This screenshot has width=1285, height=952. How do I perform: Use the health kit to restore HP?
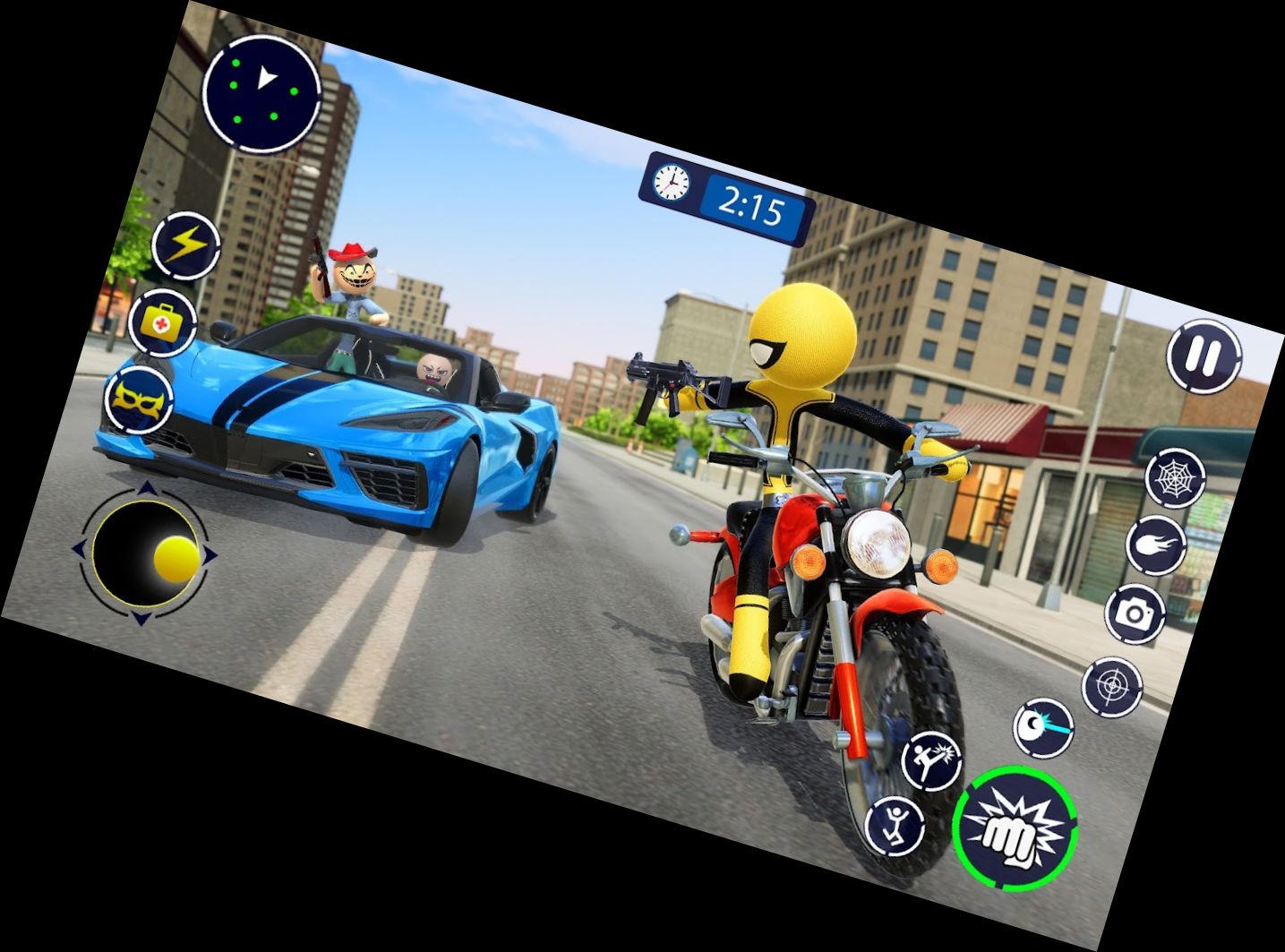[163, 324]
